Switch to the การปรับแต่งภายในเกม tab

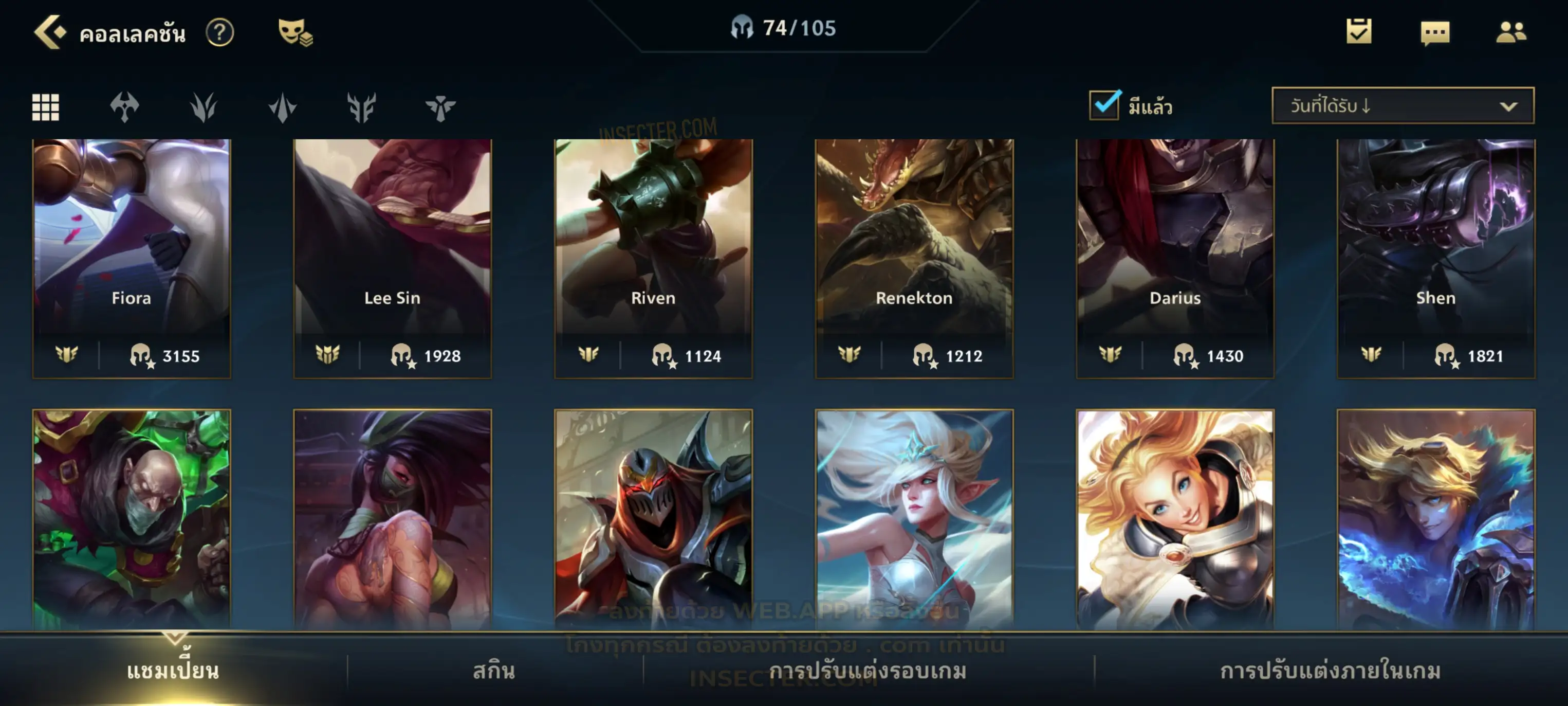1330,671
